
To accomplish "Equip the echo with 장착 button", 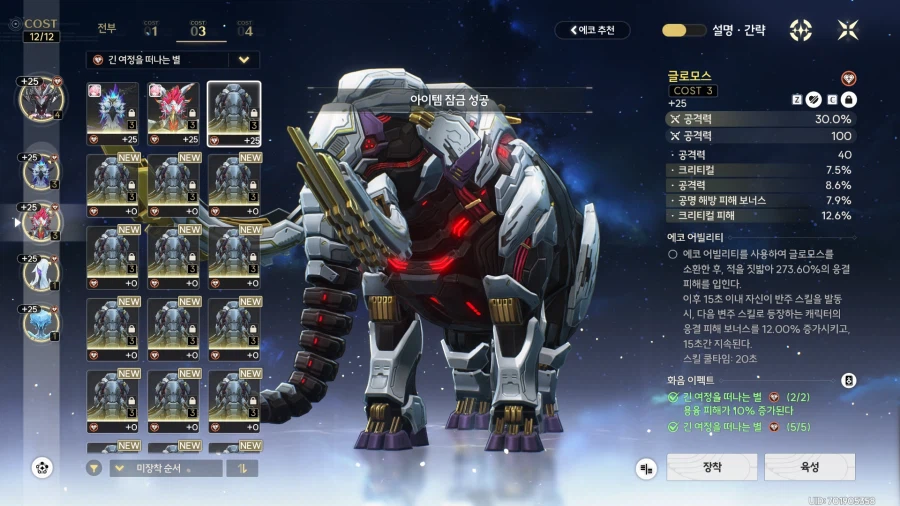I will 711,467.
